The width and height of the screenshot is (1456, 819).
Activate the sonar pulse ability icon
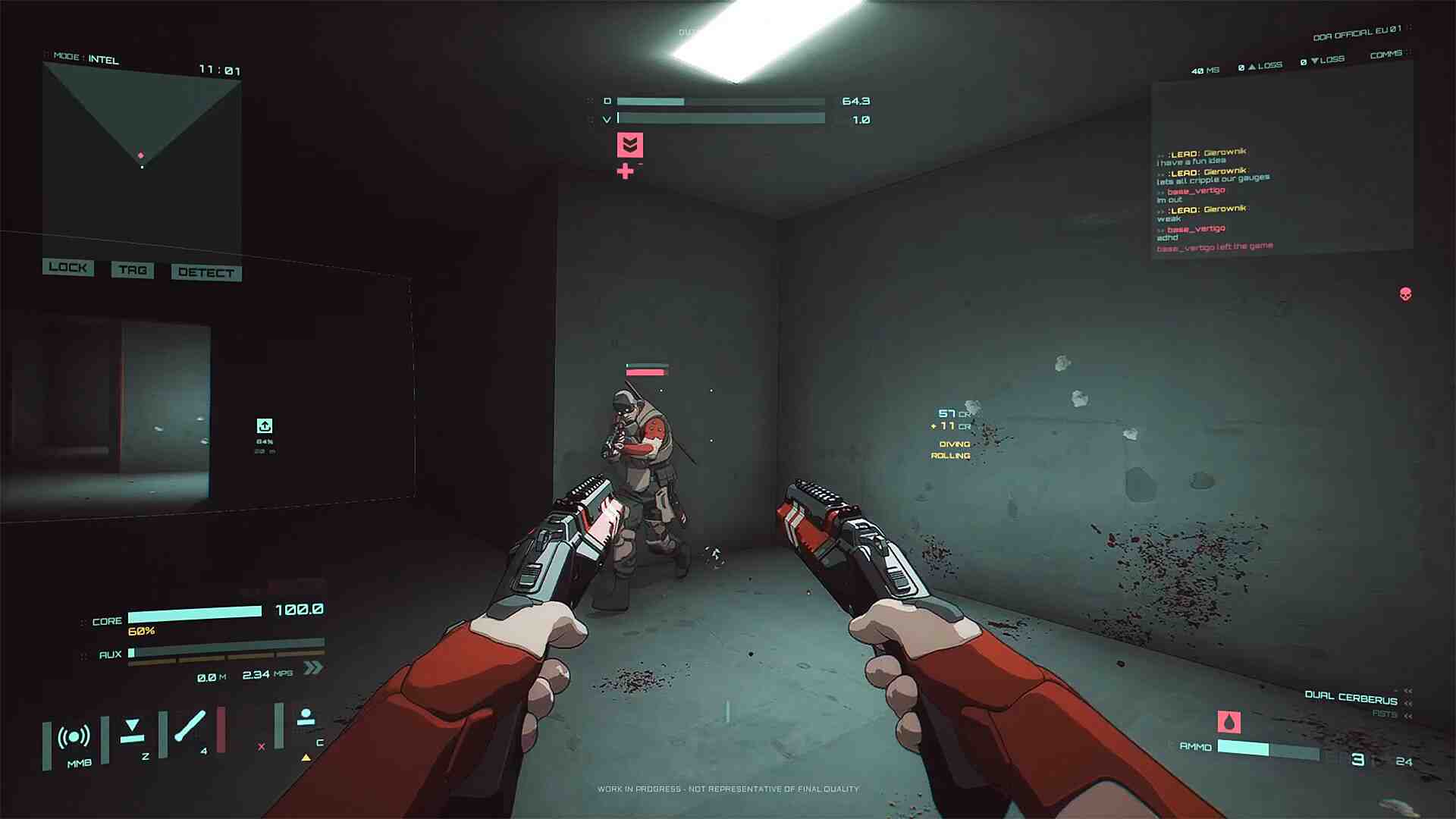[74, 737]
